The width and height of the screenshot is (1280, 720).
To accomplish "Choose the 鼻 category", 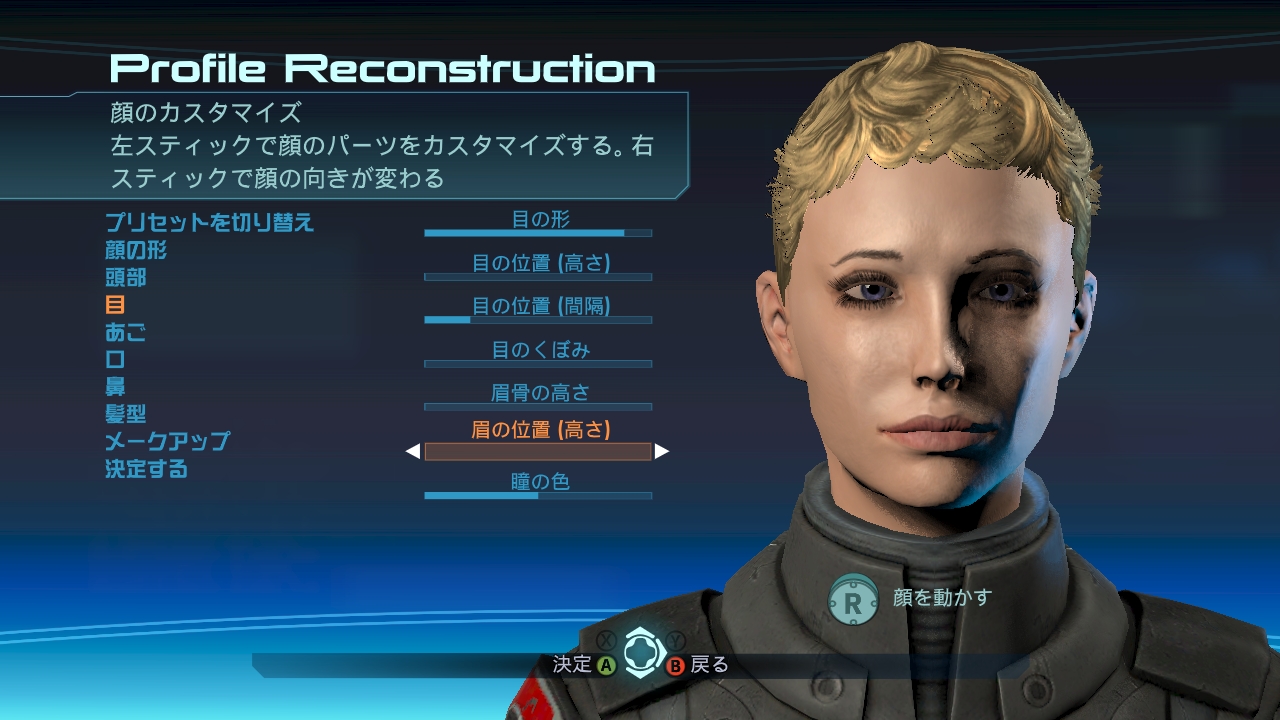I will pyautogui.click(x=115, y=387).
